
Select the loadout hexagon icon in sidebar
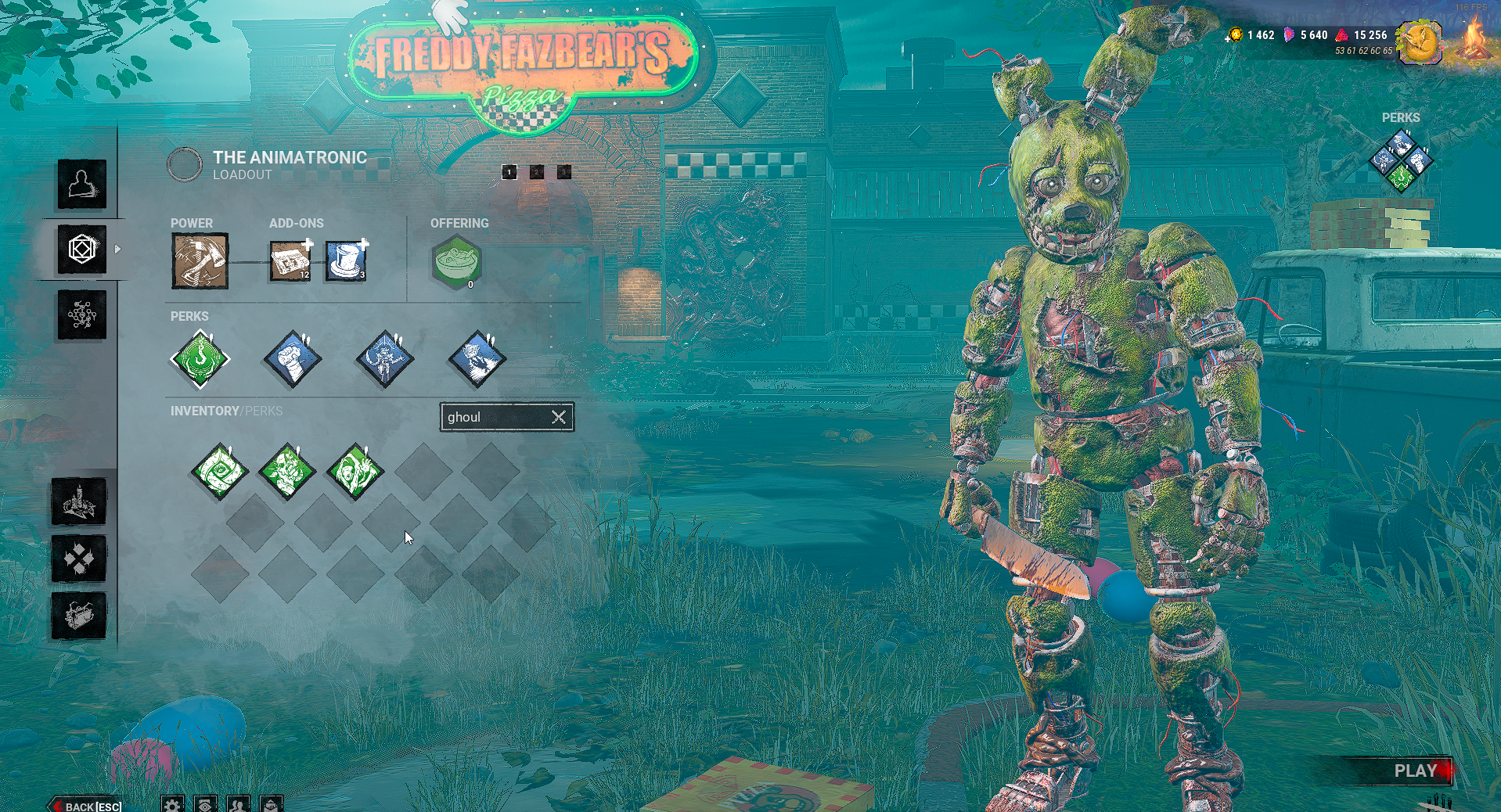(81, 249)
